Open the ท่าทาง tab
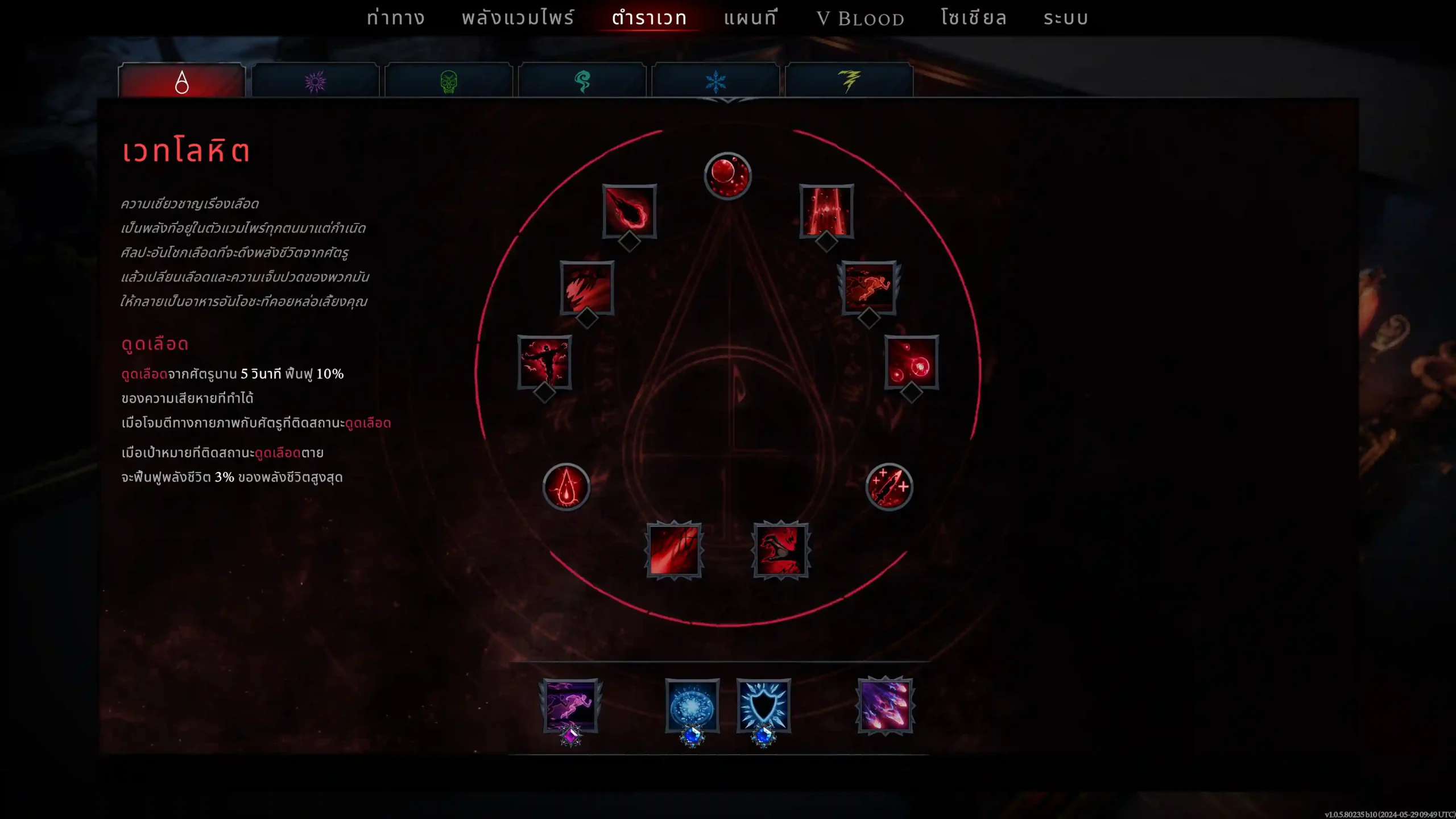1456x819 pixels. point(395,18)
